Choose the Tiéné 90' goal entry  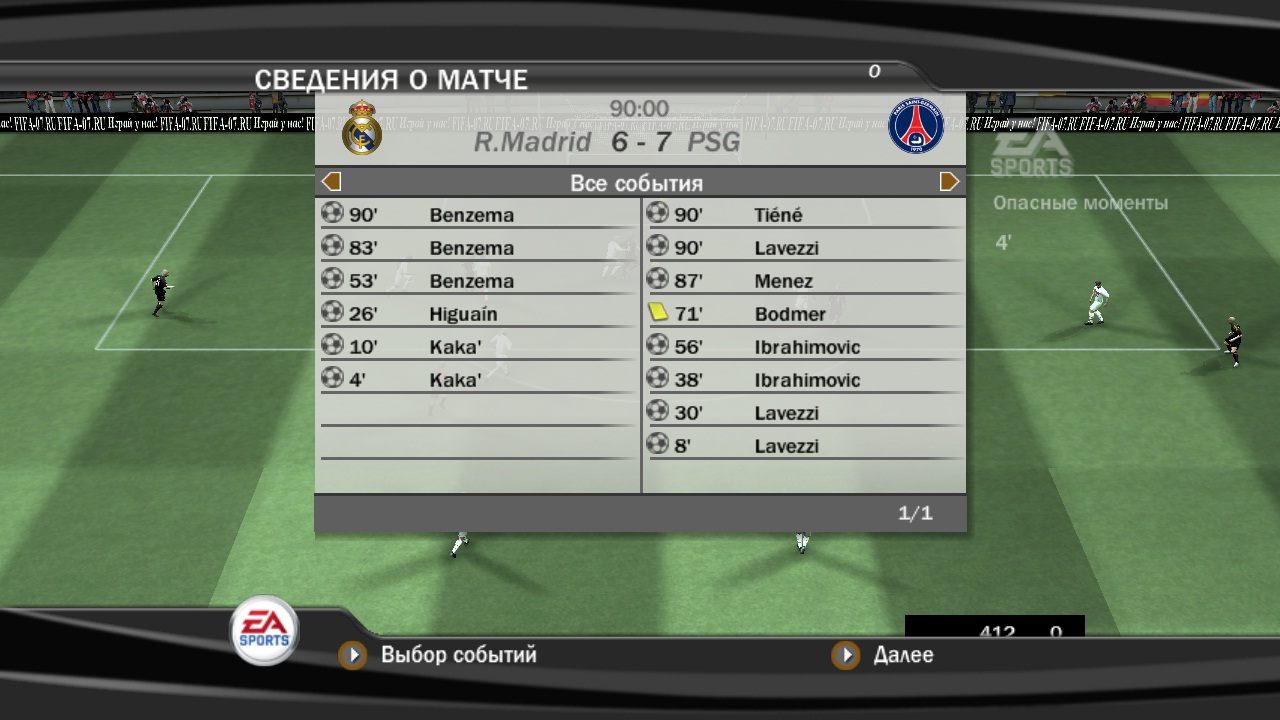[803, 215]
